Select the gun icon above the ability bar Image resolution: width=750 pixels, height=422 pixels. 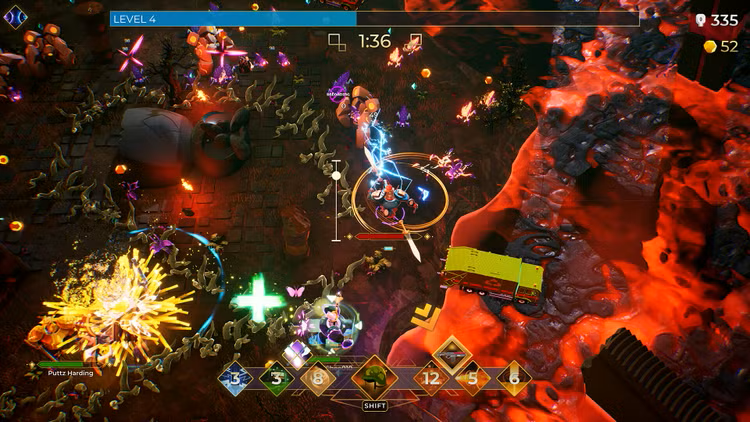452,353
